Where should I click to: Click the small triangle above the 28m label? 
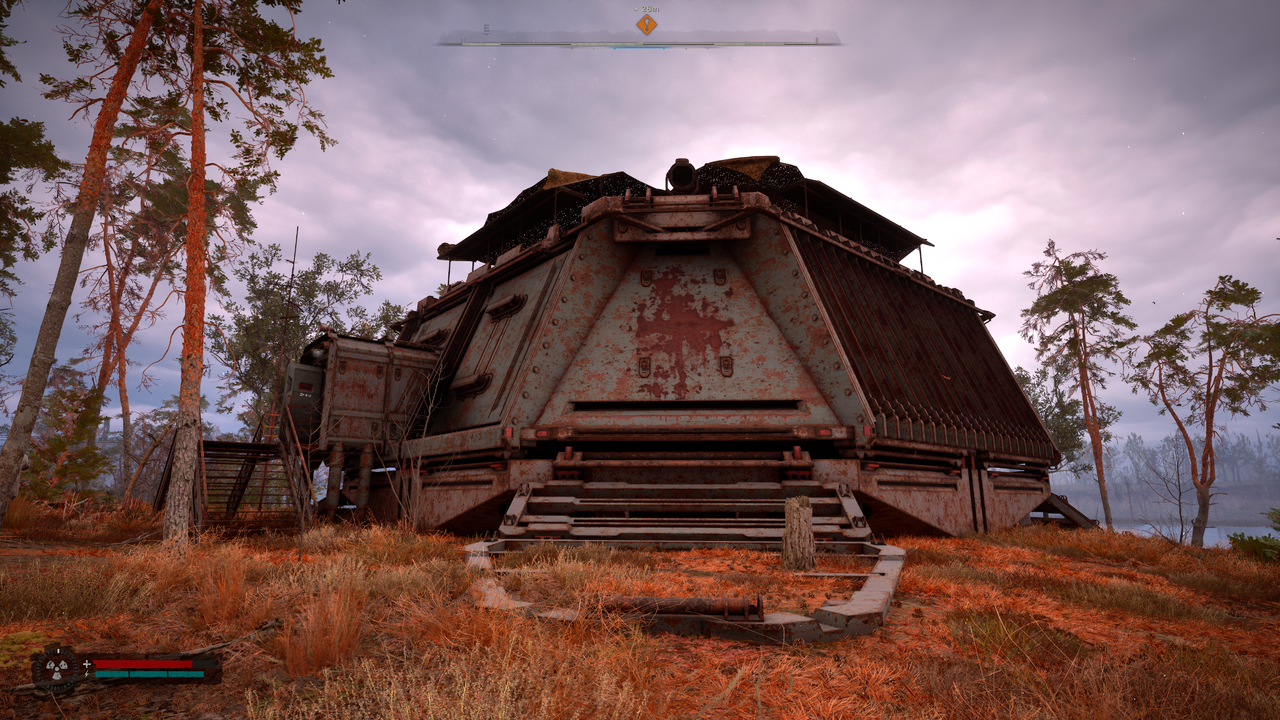point(636,7)
